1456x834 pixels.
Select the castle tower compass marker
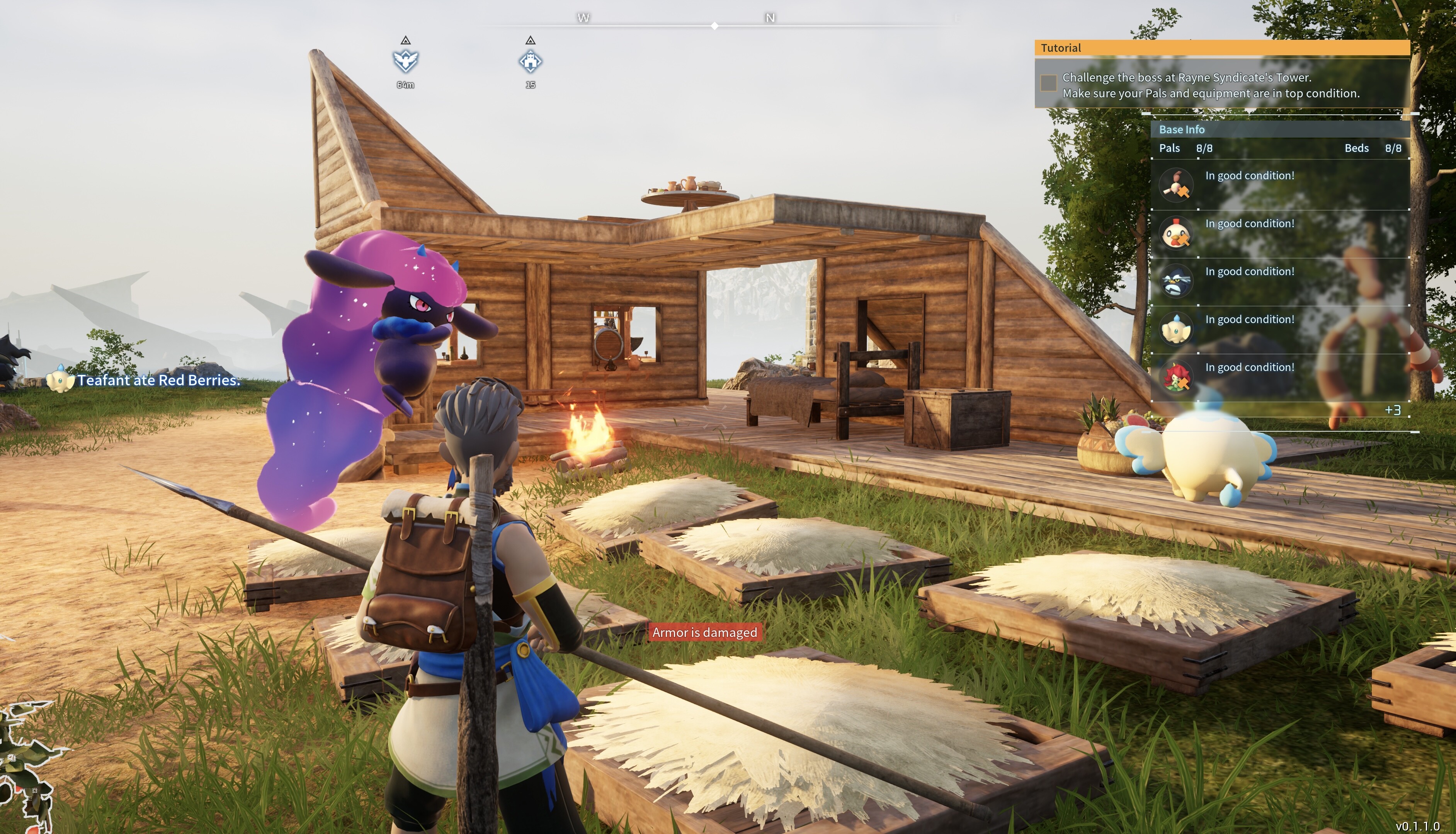click(530, 61)
